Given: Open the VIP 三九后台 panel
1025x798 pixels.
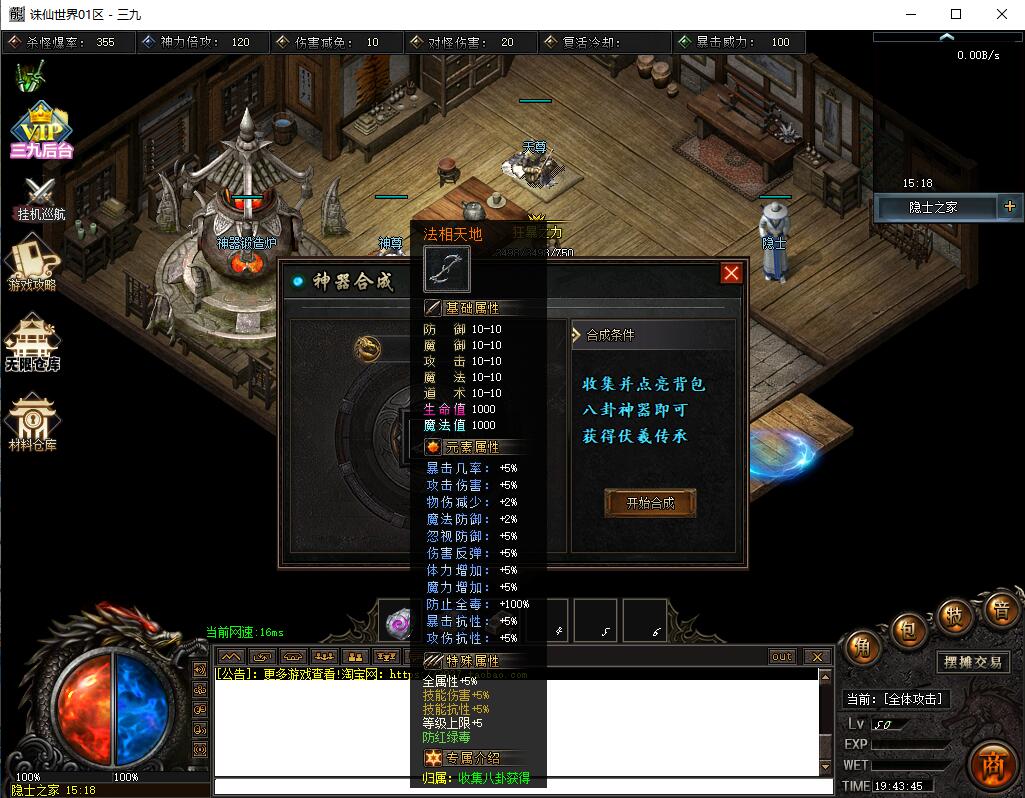Looking at the screenshot, I should 40,131.
